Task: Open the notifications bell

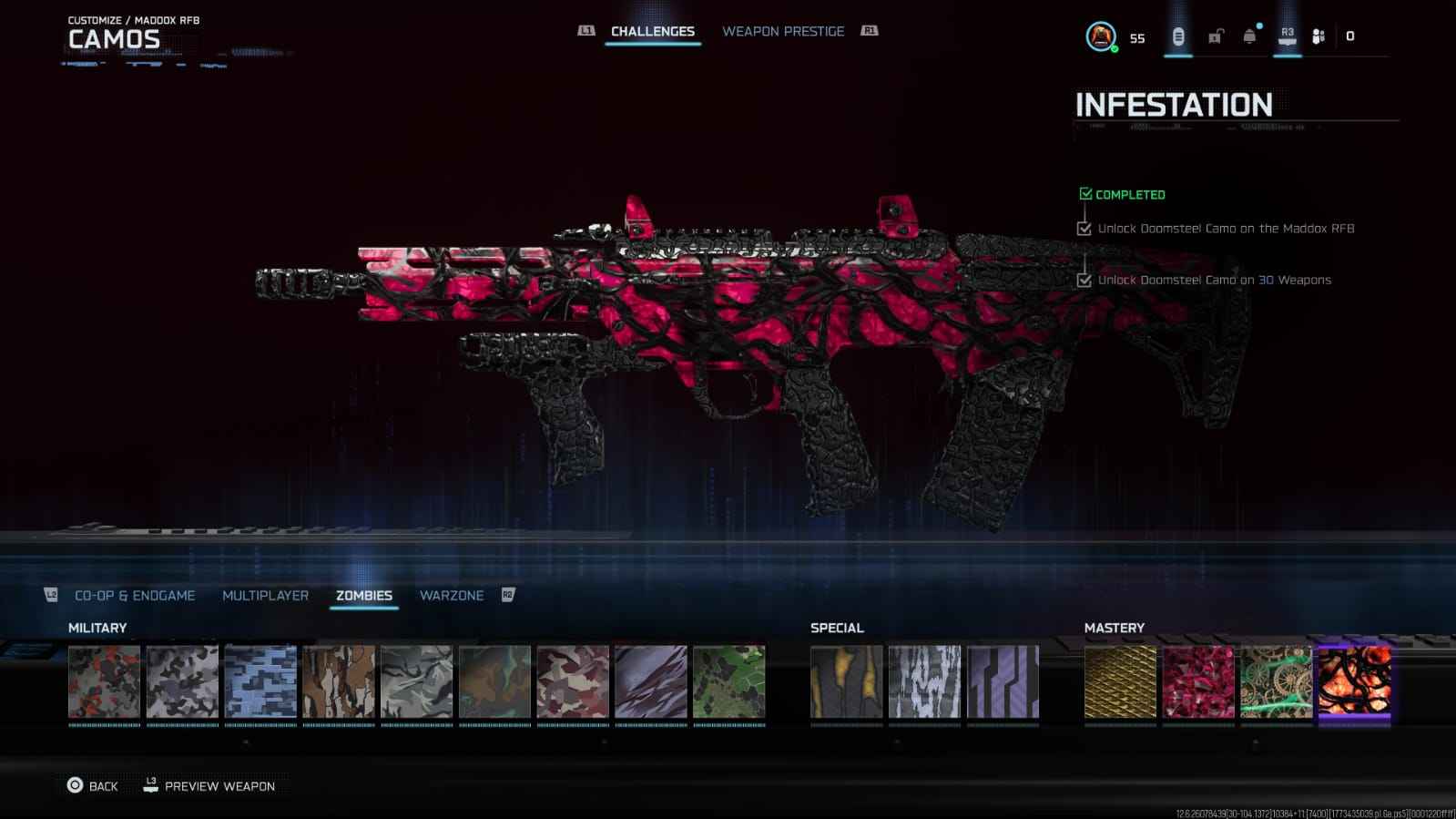Action: tap(1250, 36)
